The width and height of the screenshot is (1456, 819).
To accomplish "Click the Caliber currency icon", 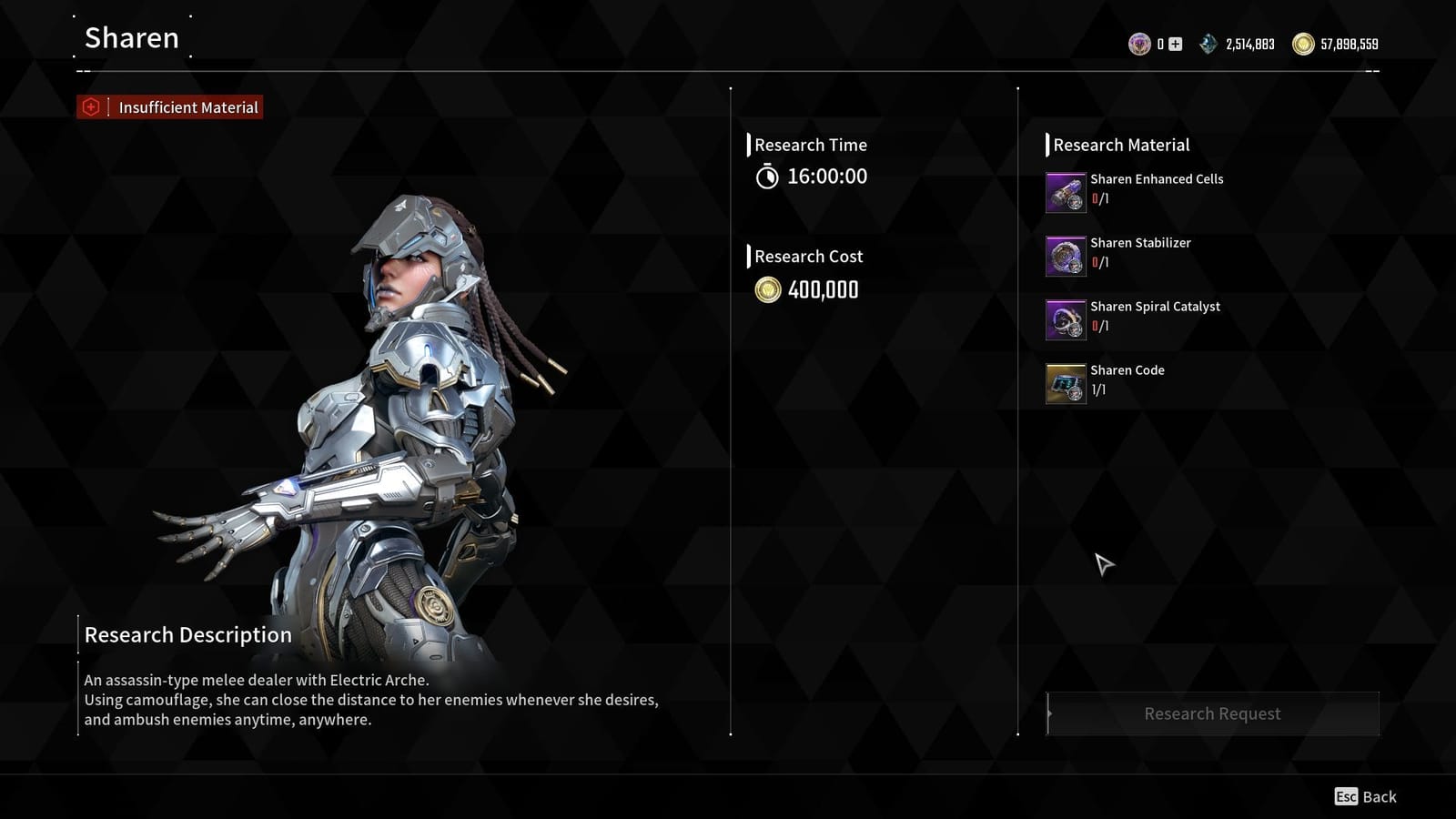I will pos(1139,44).
